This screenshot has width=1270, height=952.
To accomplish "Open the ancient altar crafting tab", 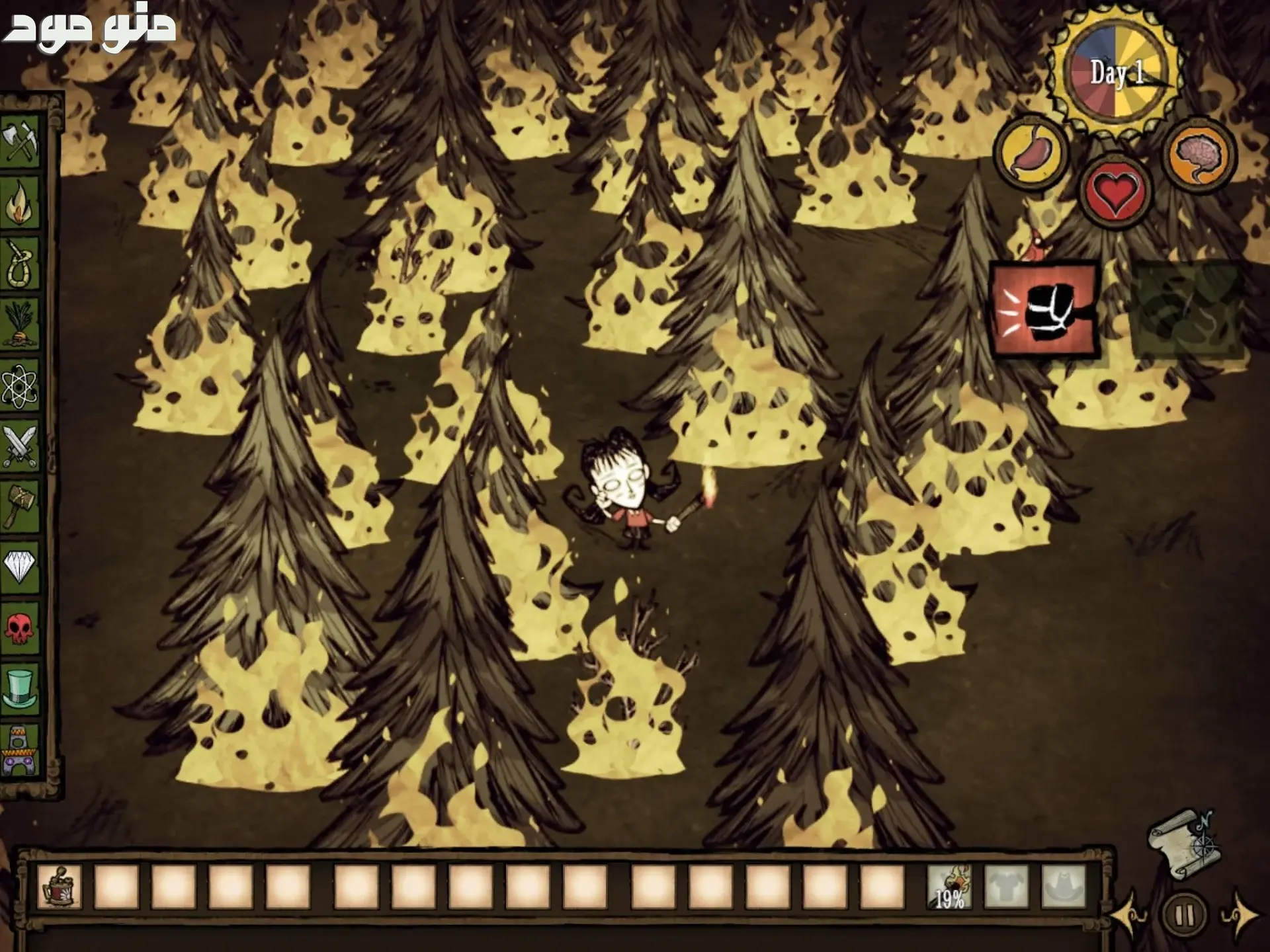I will point(20,750).
